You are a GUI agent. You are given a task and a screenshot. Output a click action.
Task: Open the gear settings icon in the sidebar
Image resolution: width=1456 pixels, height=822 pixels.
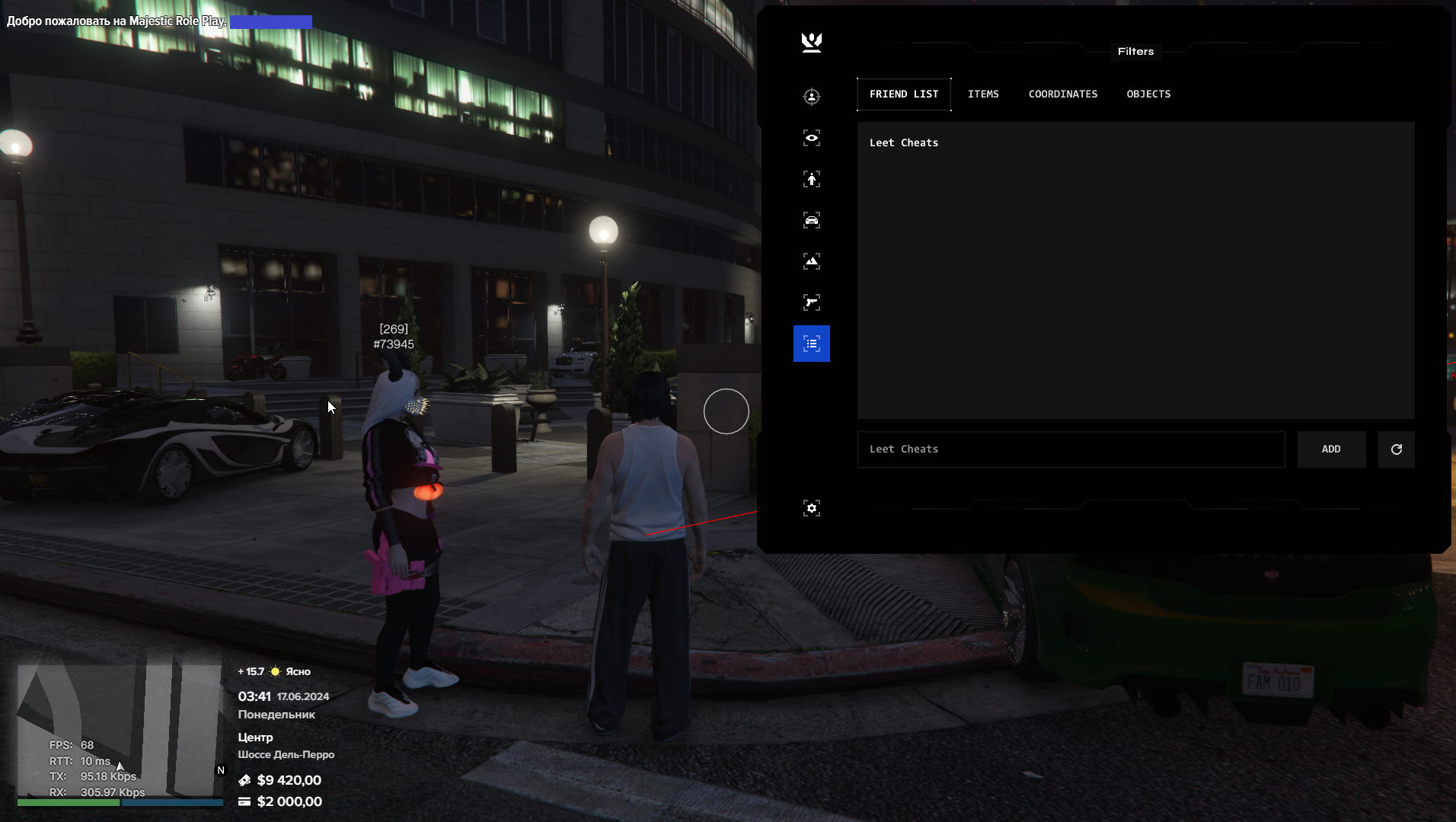812,508
